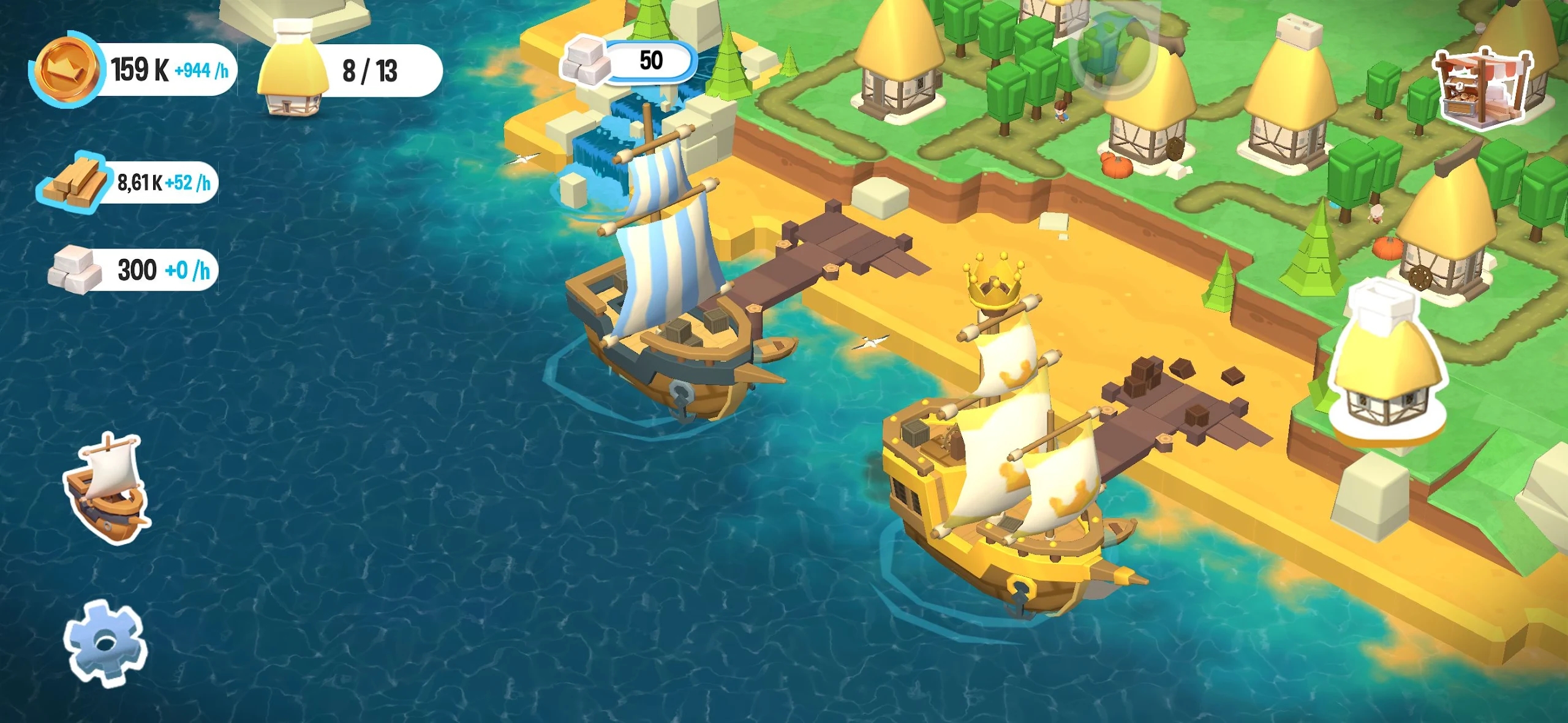
Task: Collect the 50 stone bubble
Action: point(630,62)
